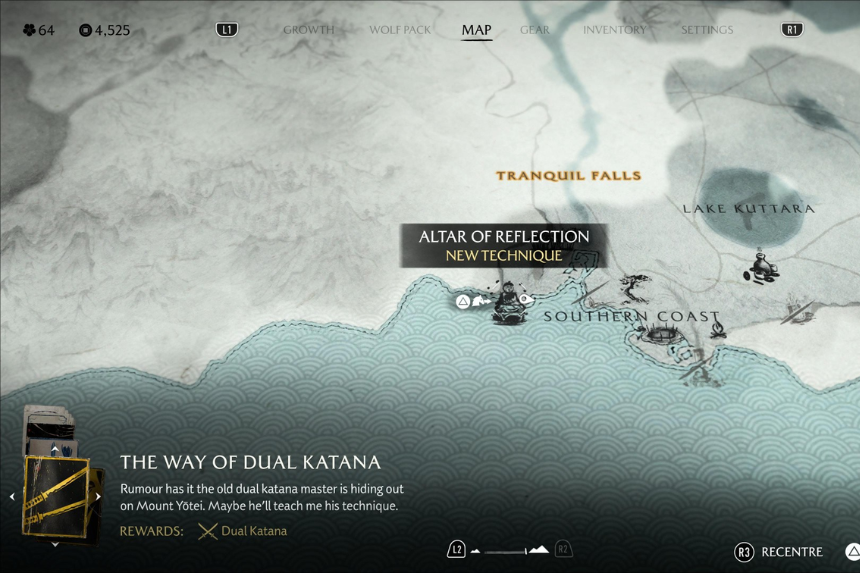This screenshot has height=573, width=860.
Task: Select the Dual Katana quest card
Action: pos(56,496)
